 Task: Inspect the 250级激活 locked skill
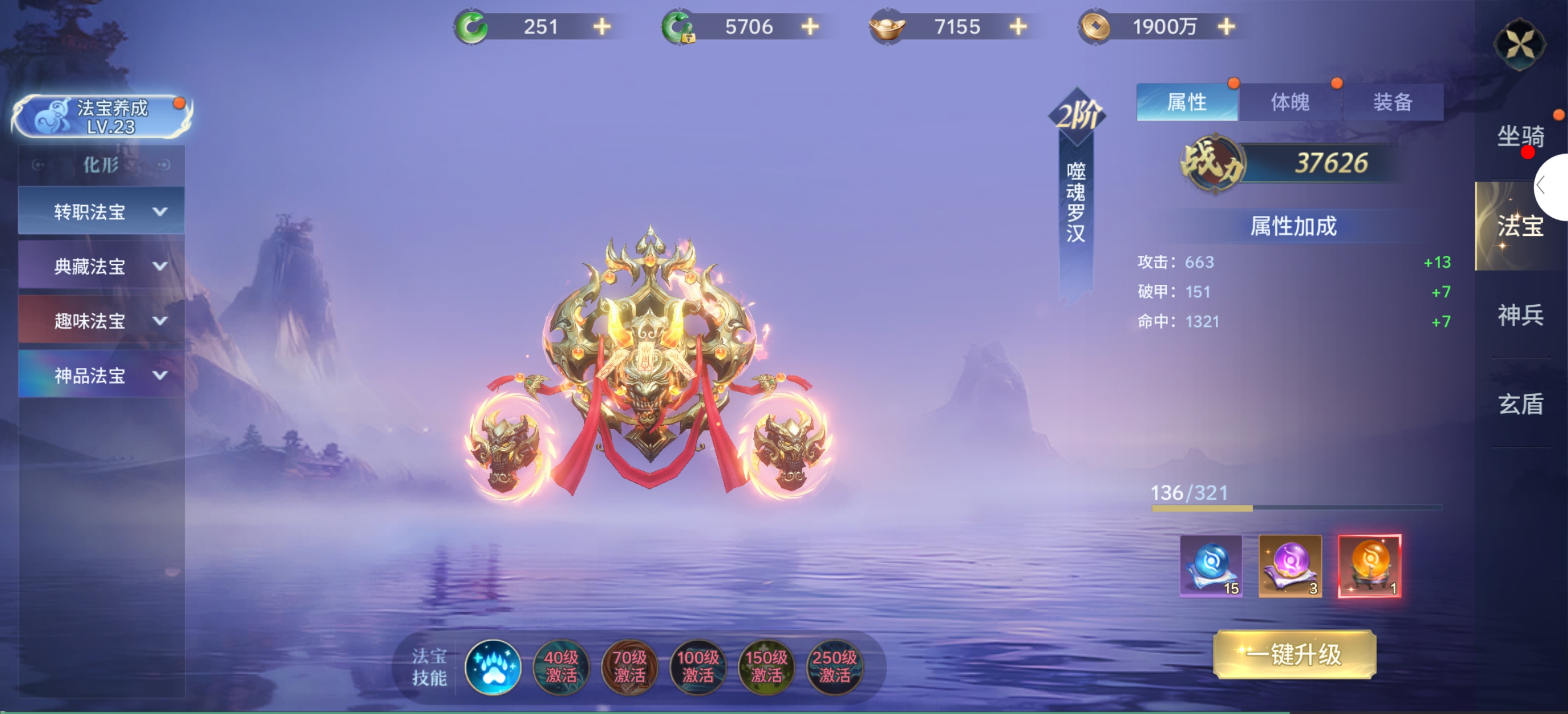(834, 667)
